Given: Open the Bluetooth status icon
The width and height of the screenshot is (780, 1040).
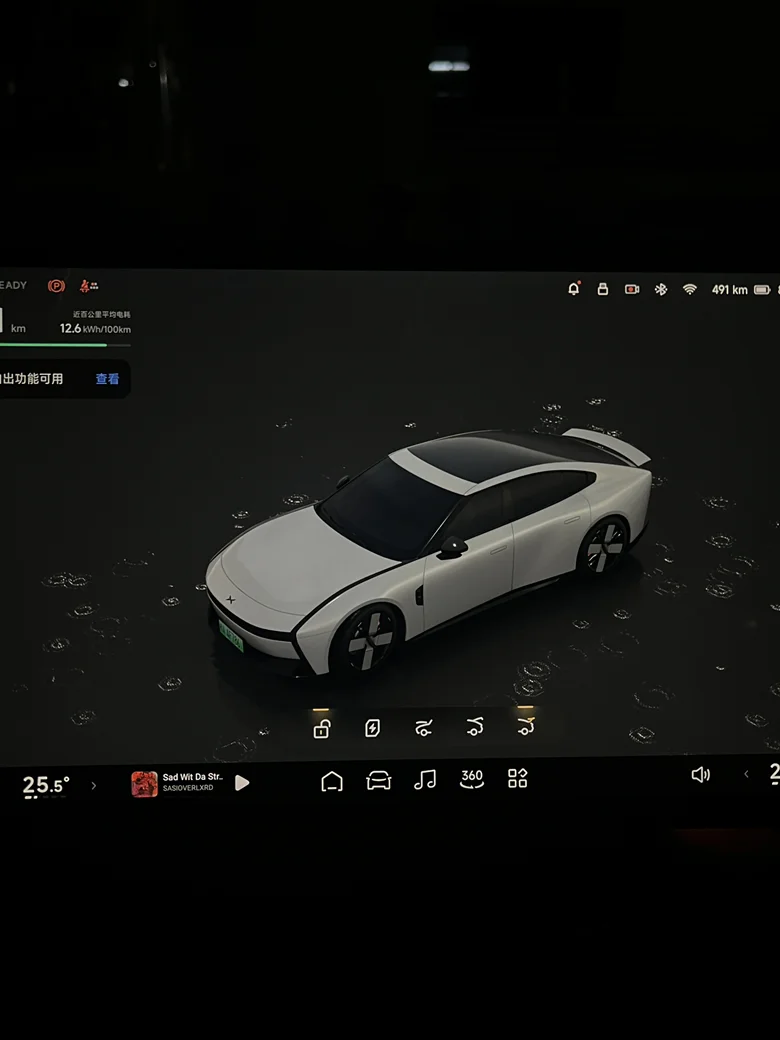Looking at the screenshot, I should (x=660, y=289).
